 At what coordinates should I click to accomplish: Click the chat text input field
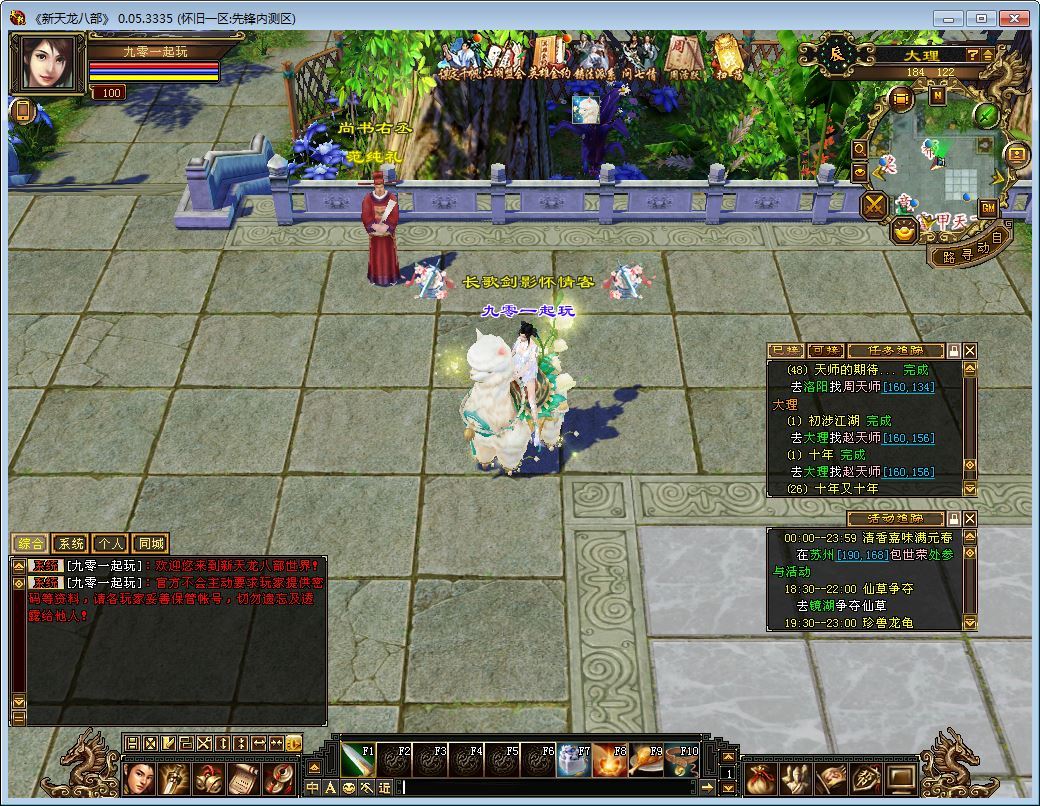(550, 788)
